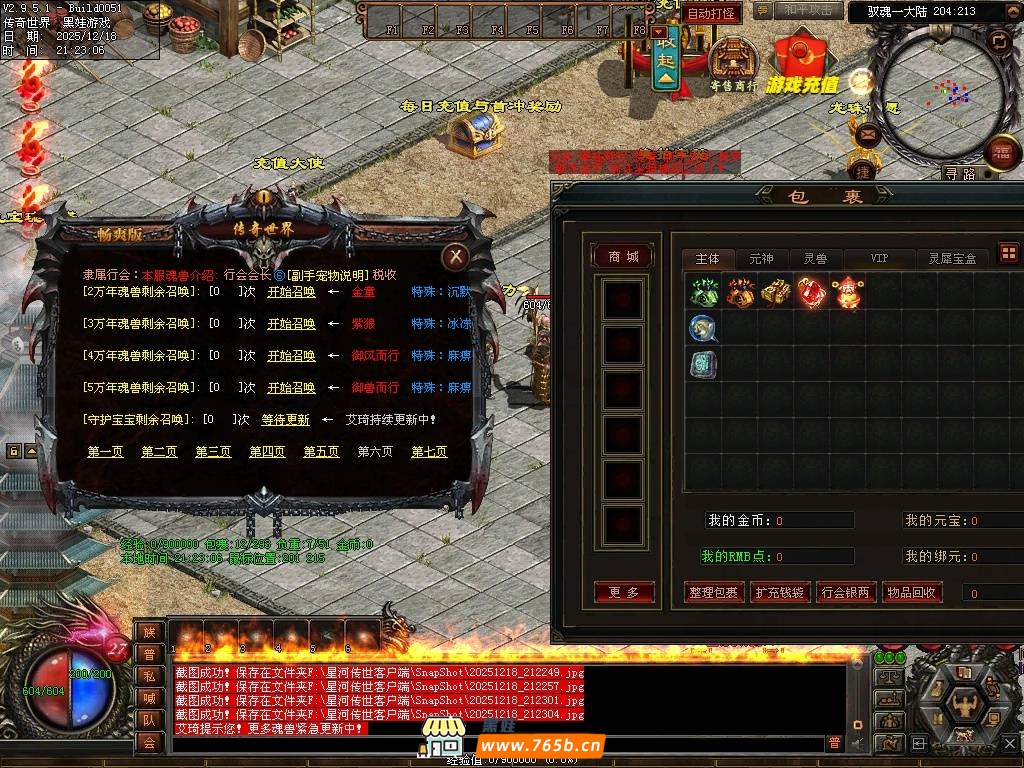This screenshot has height=768, width=1024.
Task: Toggle 自动打怪 auto-battle
Action: [712, 14]
